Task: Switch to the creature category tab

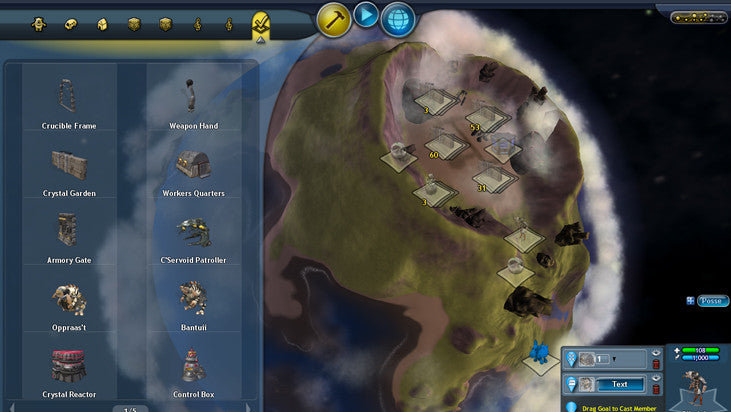Action: (39, 23)
